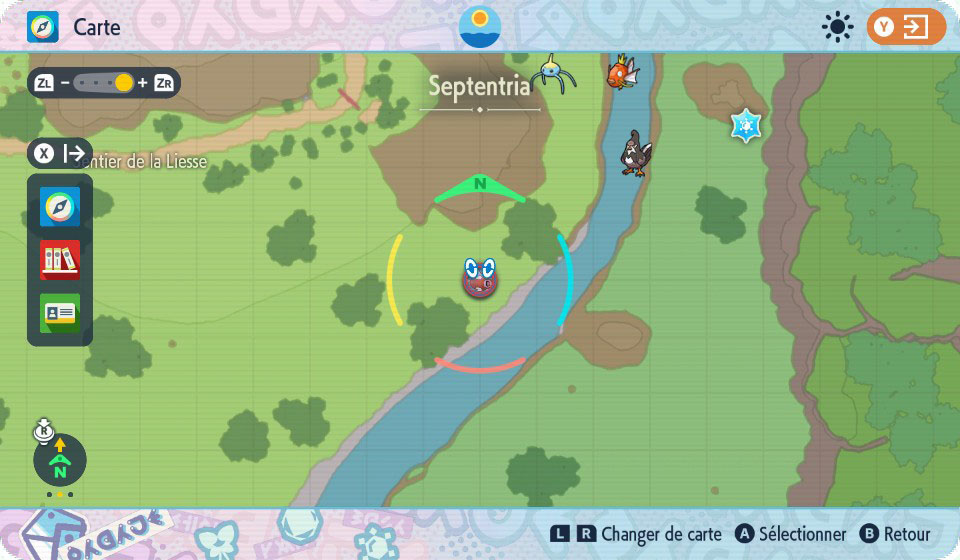Click the Septentria area label
960x560 pixels.
click(x=479, y=87)
